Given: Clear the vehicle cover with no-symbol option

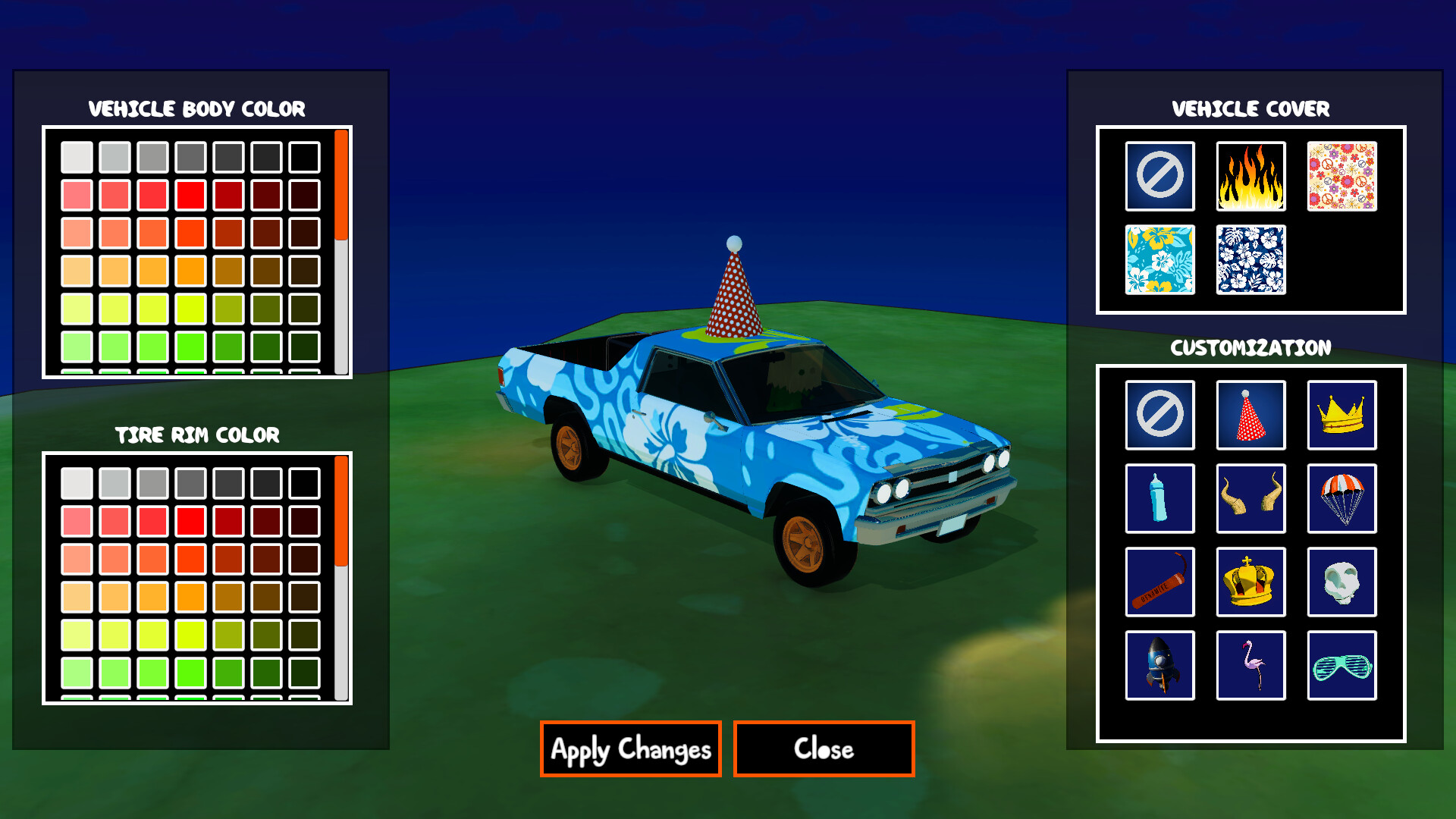Looking at the screenshot, I should point(1159,177).
